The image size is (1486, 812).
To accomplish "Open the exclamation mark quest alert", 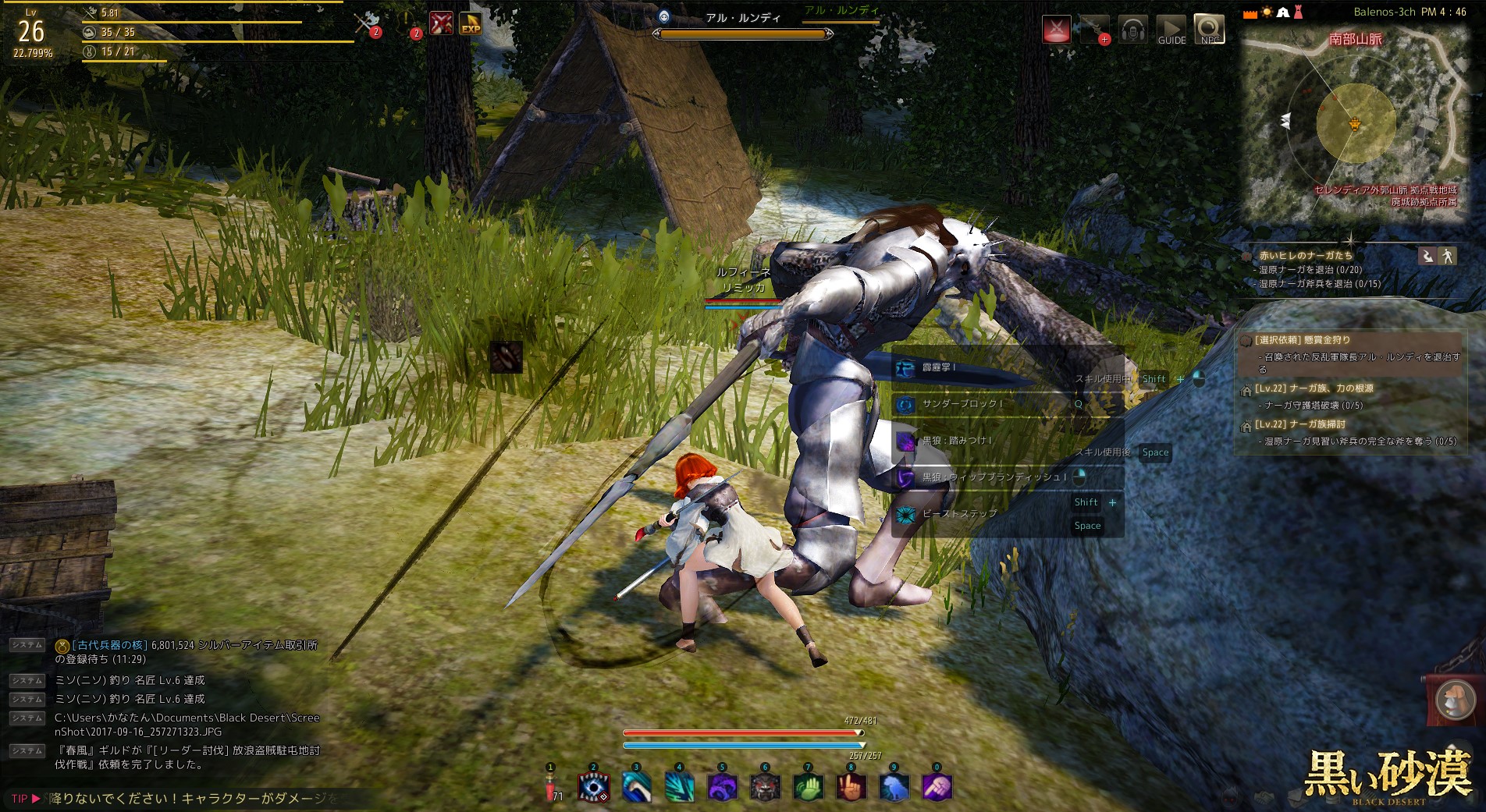I will [x=407, y=23].
